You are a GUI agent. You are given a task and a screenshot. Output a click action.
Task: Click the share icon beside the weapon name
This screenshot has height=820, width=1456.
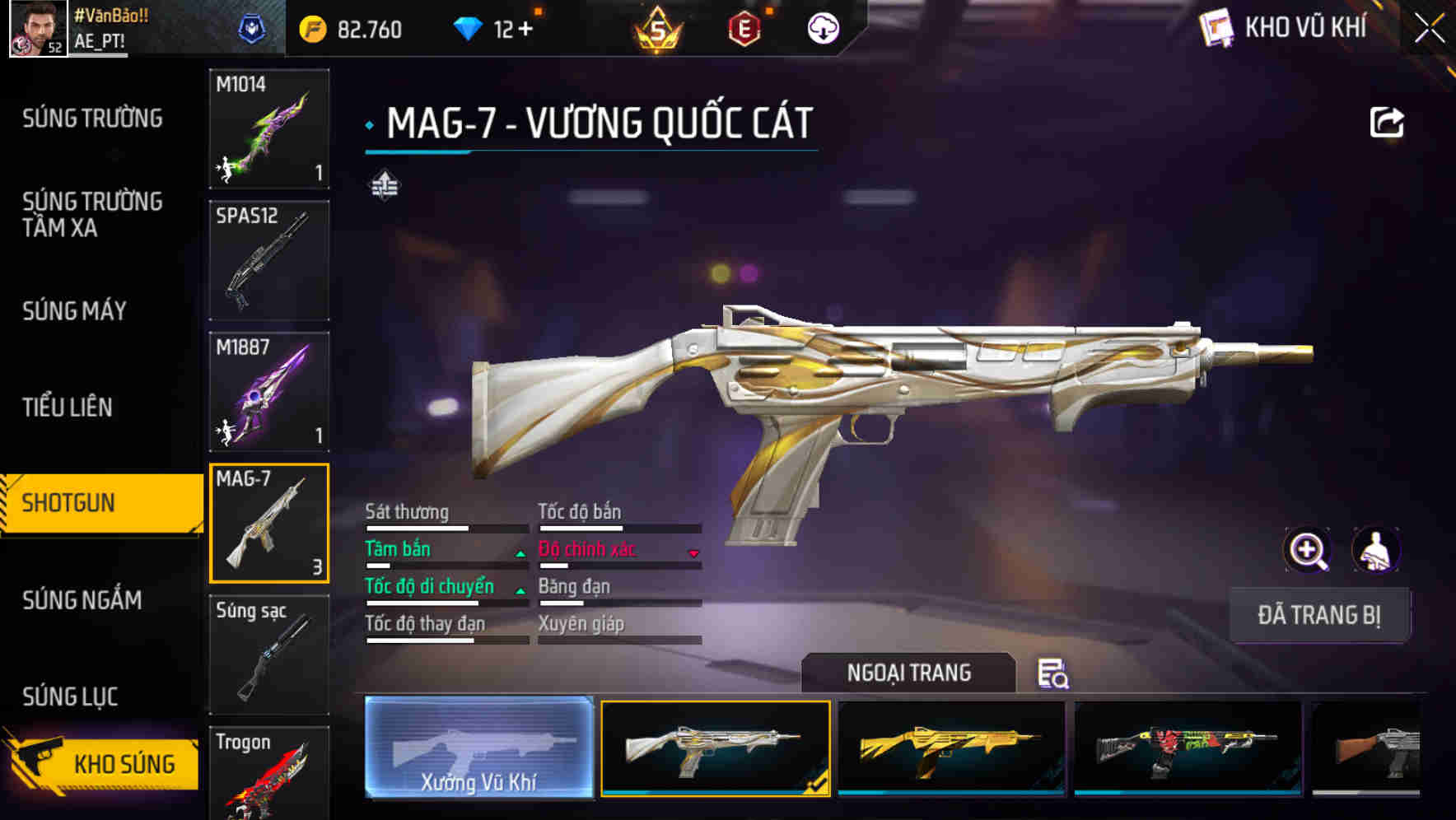click(x=1388, y=122)
